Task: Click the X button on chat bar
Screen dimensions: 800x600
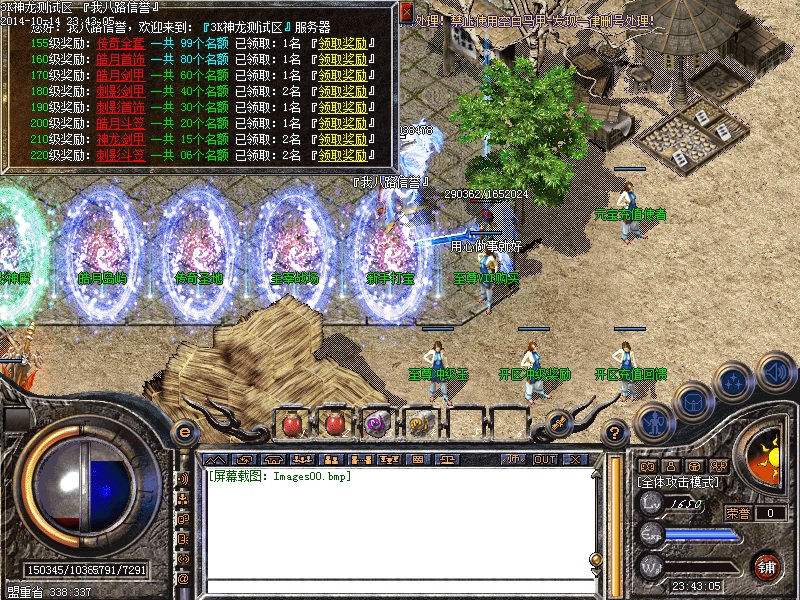Action: 575,459
